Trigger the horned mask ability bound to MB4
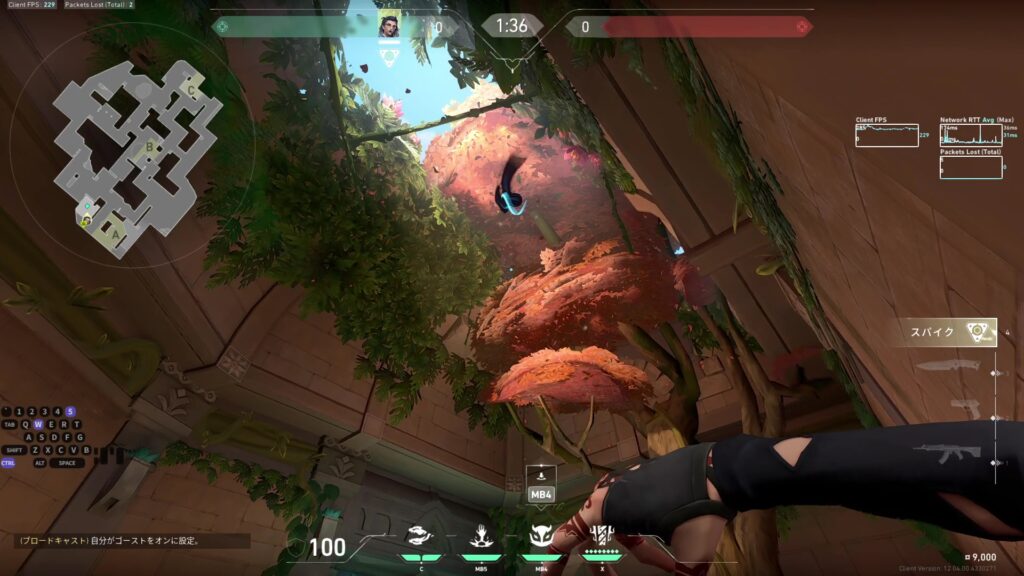 pyautogui.click(x=541, y=537)
